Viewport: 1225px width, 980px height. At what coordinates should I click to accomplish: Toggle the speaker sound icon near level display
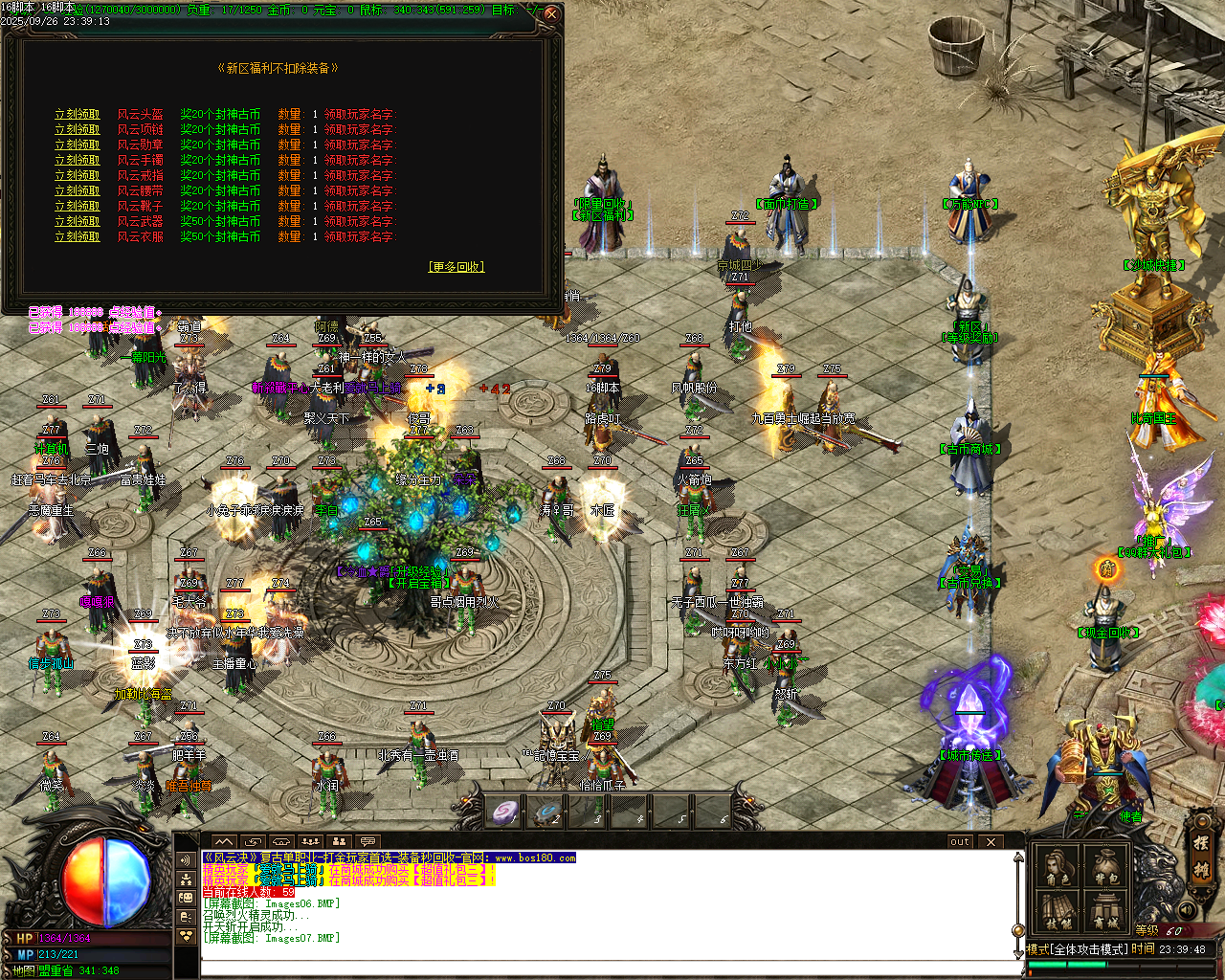tap(1189, 910)
